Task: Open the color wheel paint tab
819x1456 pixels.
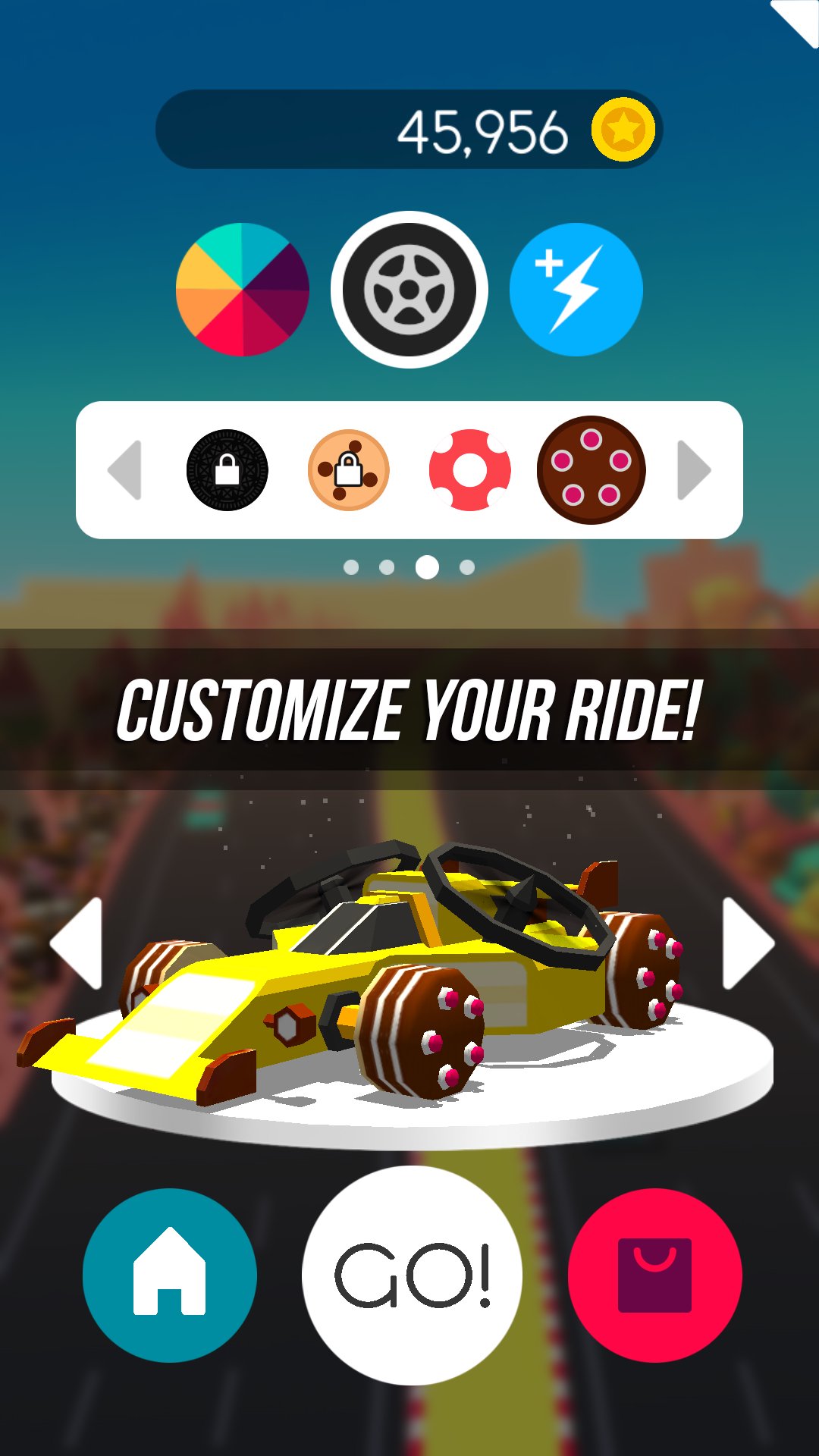Action: pos(243,290)
